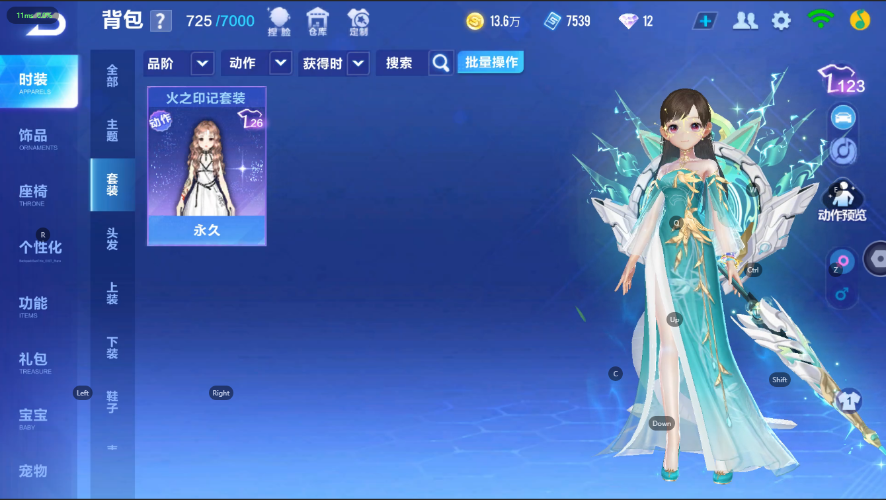Show the 全部 (all) sub-tab
Screen dimensions: 886x500
(x=112, y=76)
